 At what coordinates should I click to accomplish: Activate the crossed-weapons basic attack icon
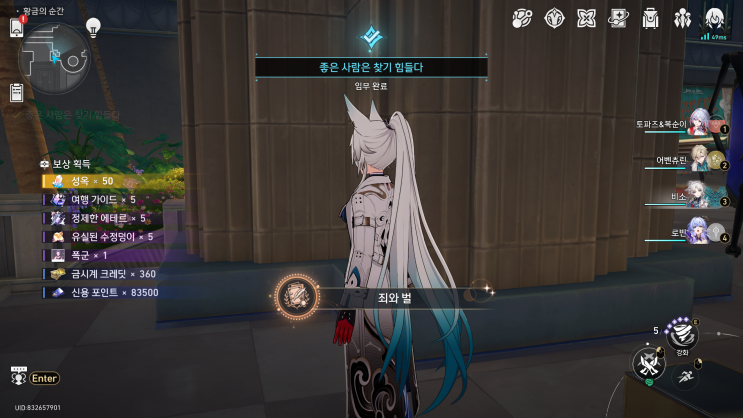650,363
